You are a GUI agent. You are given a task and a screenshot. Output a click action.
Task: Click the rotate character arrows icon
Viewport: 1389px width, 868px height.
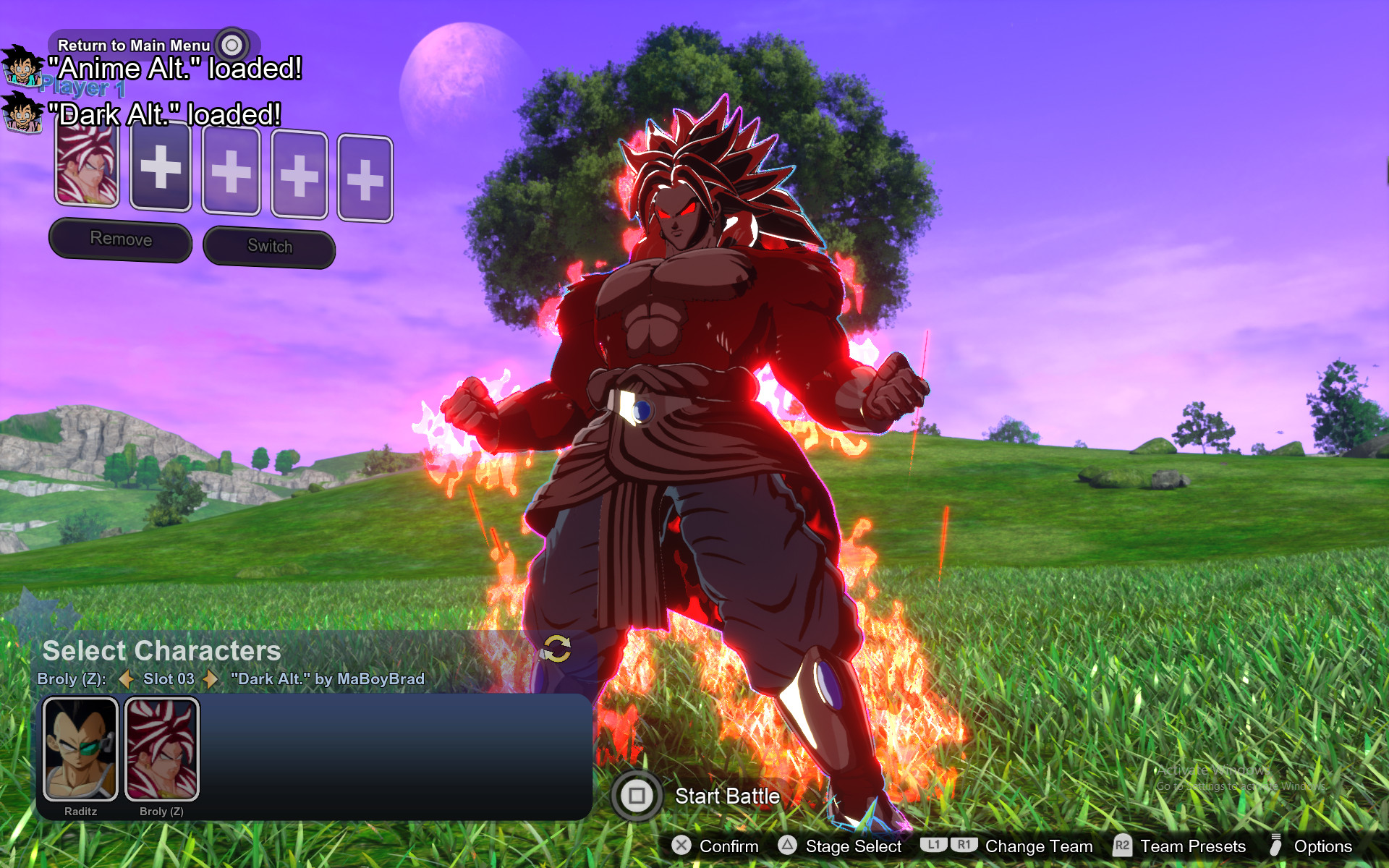pos(557,650)
